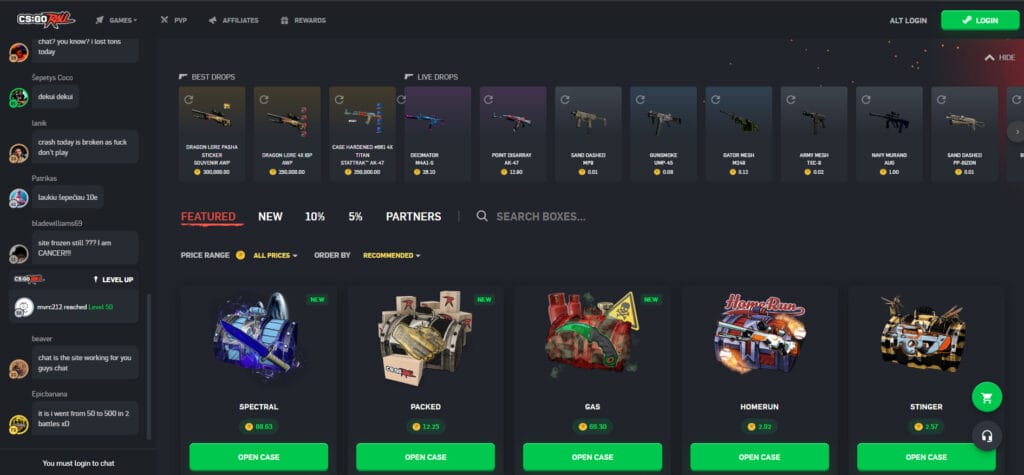Open the All Prices range dropdown
Screen dimensions: 1024x475
pyautogui.click(x=276, y=255)
